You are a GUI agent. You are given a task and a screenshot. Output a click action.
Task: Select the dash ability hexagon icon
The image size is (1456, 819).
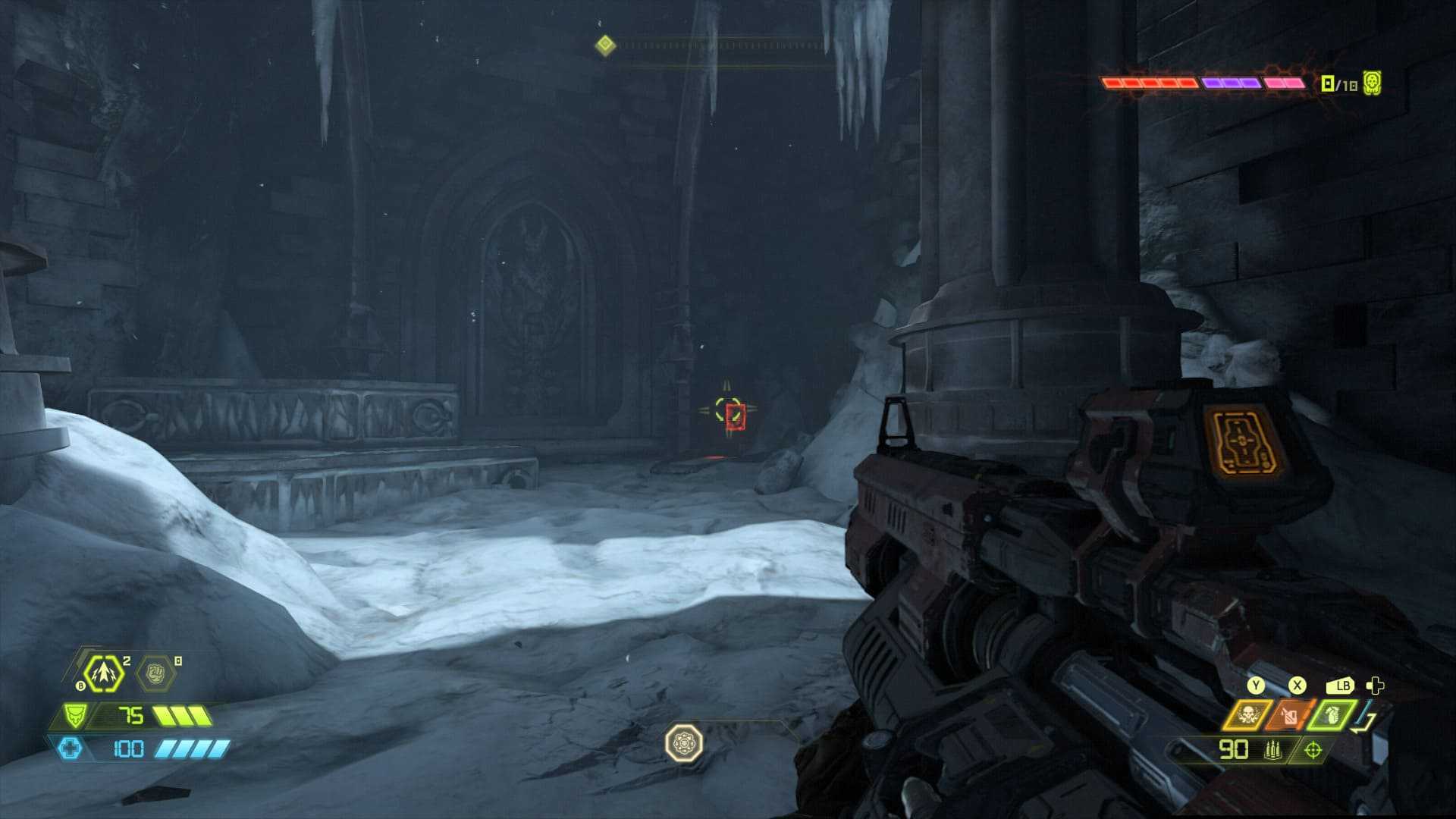pos(103,673)
